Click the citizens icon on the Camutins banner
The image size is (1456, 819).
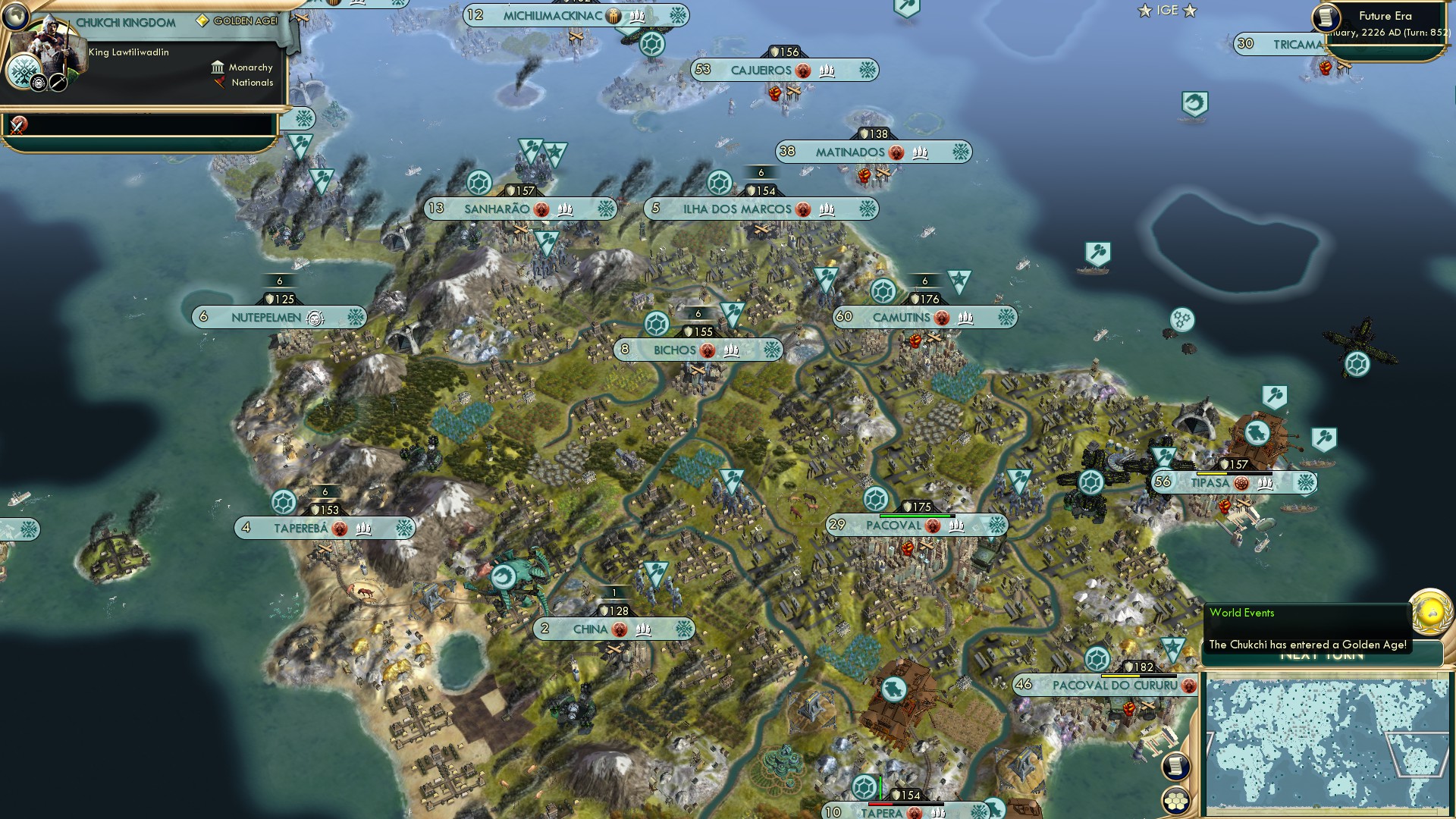pyautogui.click(x=965, y=318)
